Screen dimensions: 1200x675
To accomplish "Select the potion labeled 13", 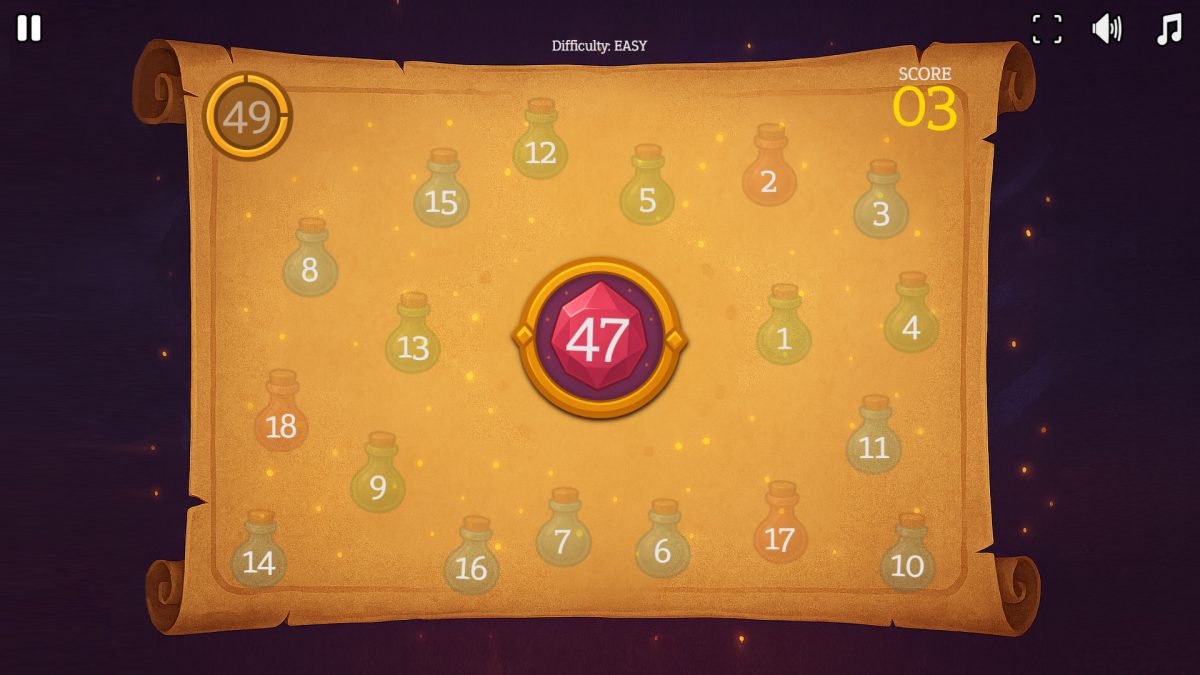I will 412,339.
